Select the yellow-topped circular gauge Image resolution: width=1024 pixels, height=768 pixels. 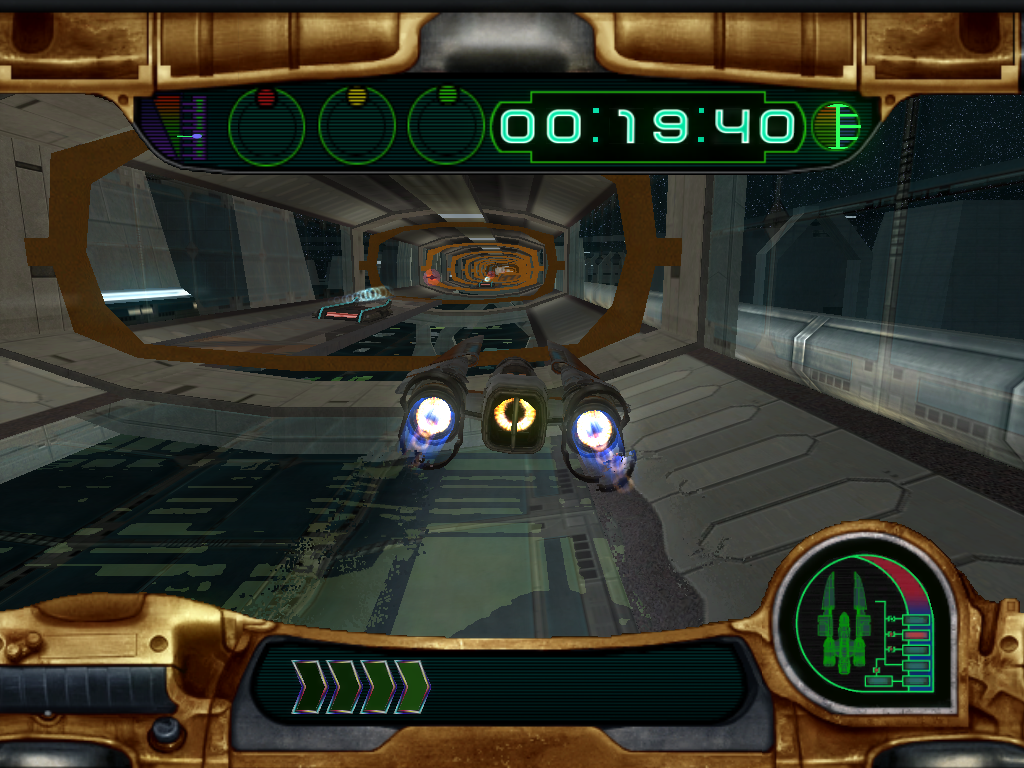coord(356,126)
